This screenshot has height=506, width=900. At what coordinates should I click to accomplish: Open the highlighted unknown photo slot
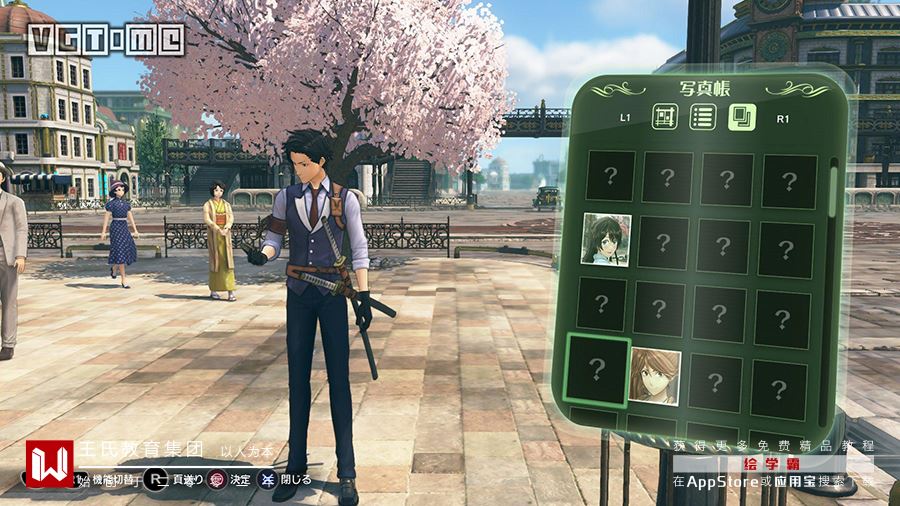click(x=597, y=369)
